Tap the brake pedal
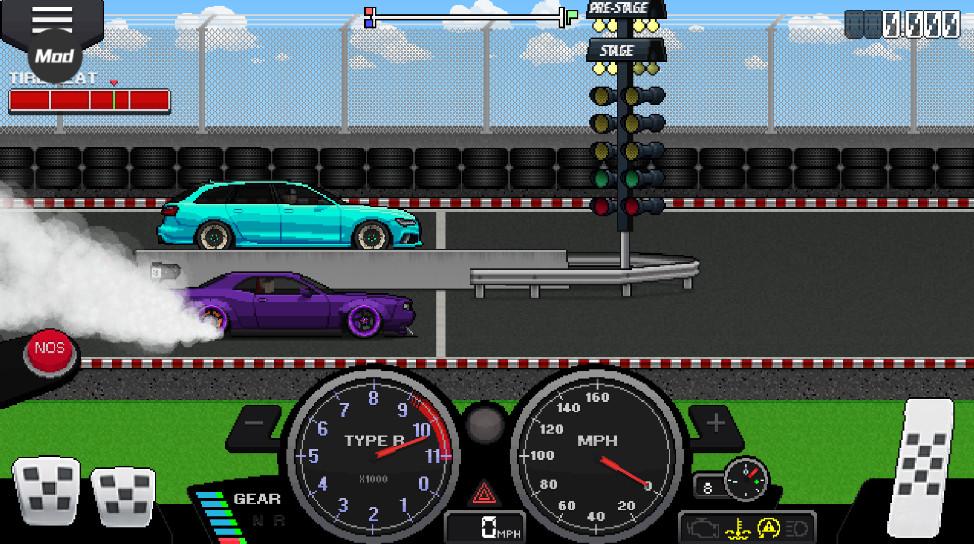 122,495
